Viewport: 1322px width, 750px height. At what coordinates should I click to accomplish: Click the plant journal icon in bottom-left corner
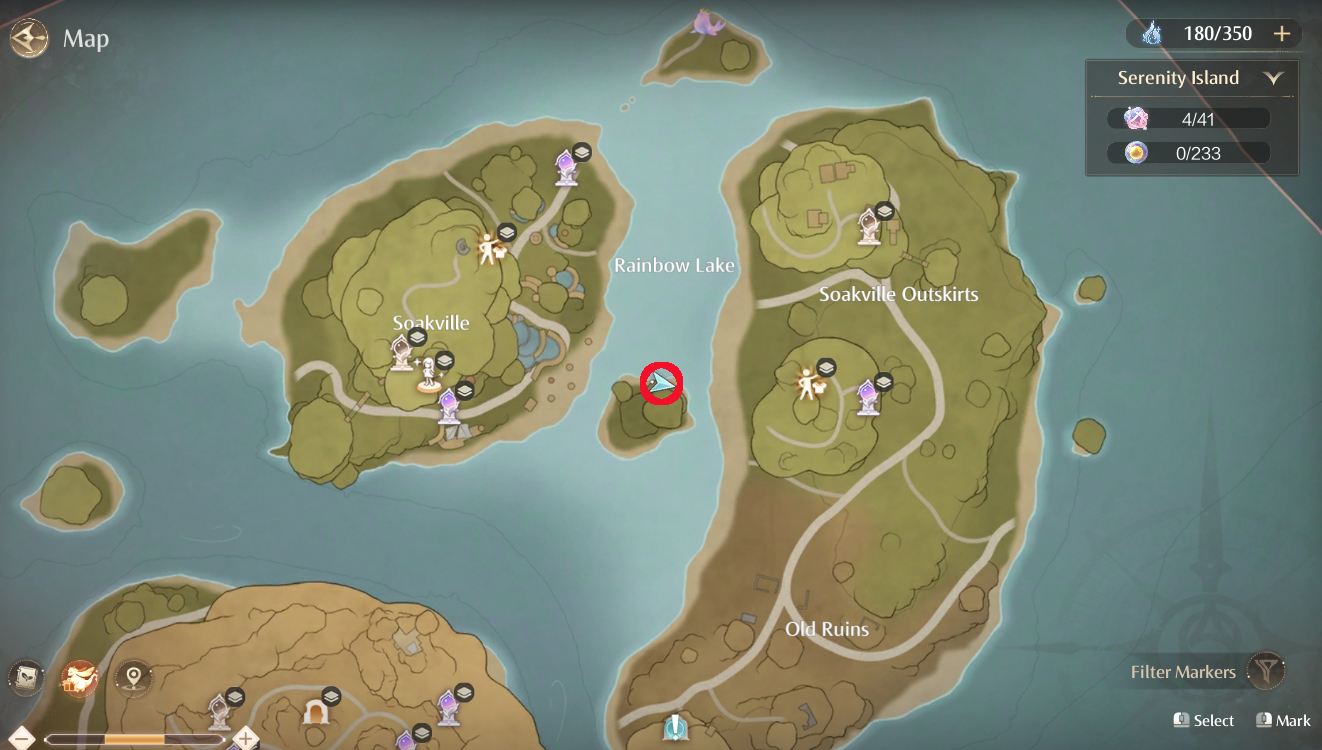coord(25,678)
